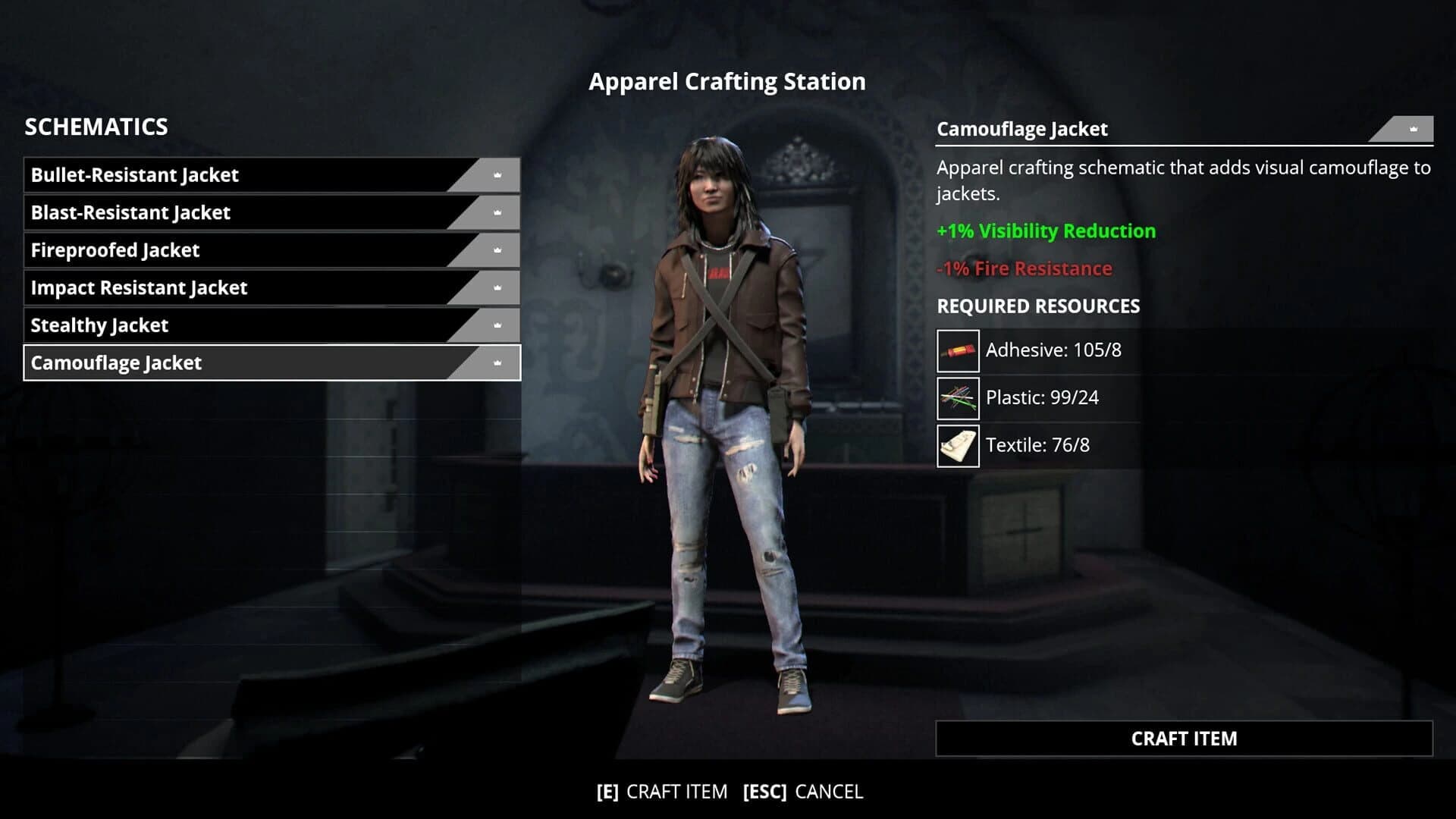This screenshot has height=819, width=1456.
Task: Click the Plastic resource icon
Action: coord(958,398)
